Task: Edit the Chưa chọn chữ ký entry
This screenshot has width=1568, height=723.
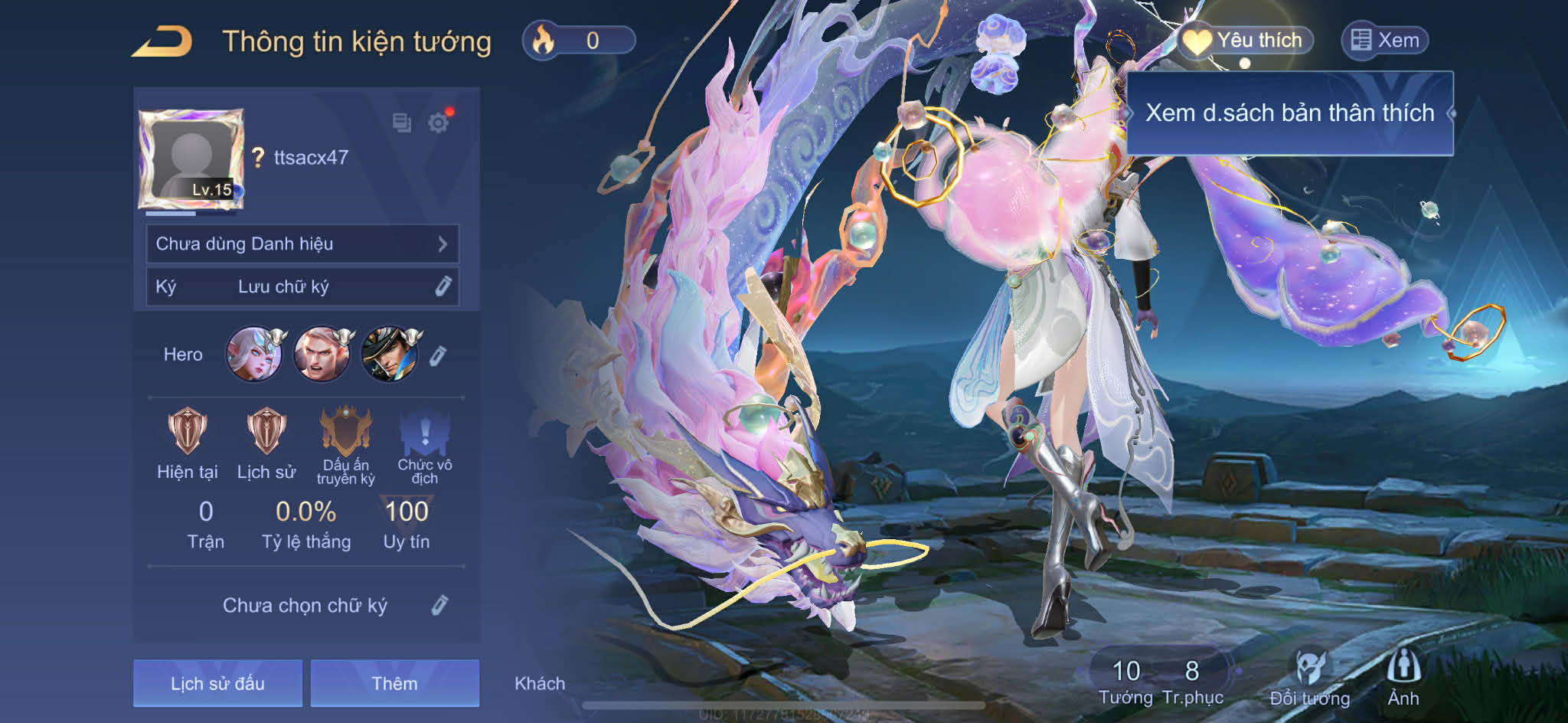Action: point(439,605)
